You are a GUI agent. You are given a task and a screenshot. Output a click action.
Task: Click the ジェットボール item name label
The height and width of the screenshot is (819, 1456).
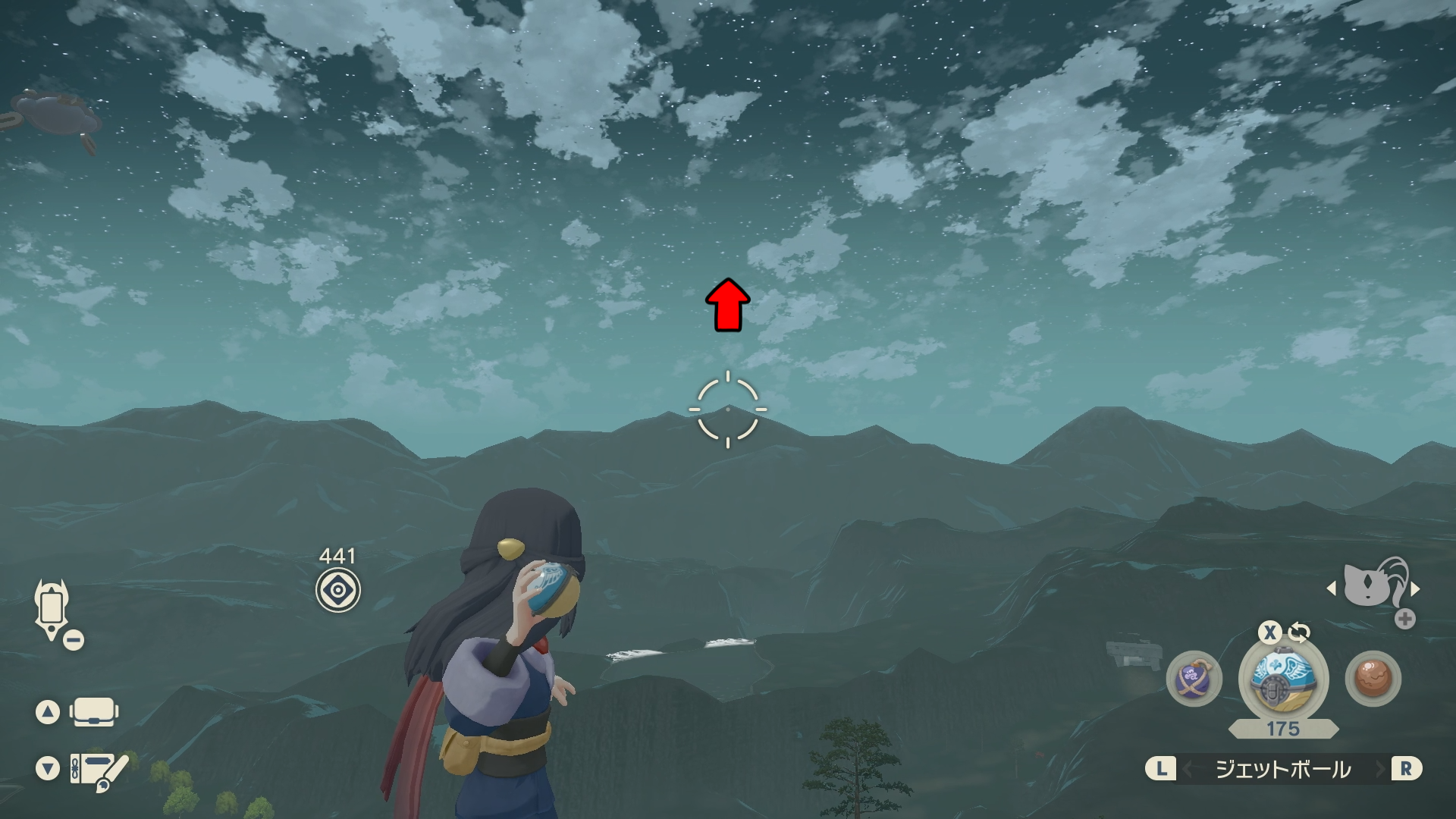coord(1283,769)
